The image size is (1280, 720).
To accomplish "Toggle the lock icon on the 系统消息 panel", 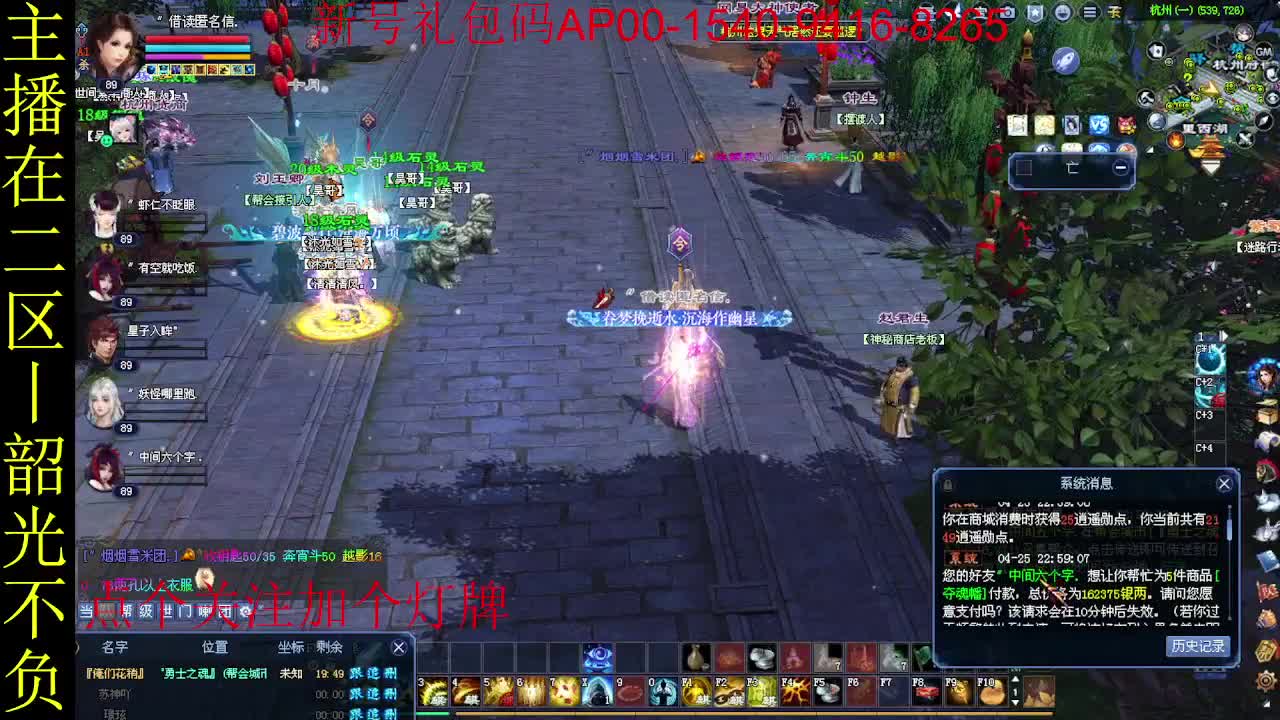I will tap(947, 483).
